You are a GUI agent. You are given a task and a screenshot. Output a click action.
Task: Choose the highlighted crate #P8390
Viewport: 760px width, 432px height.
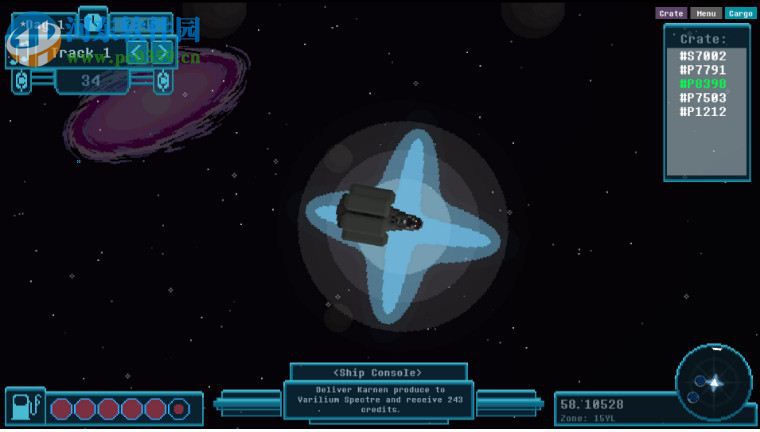[703, 84]
